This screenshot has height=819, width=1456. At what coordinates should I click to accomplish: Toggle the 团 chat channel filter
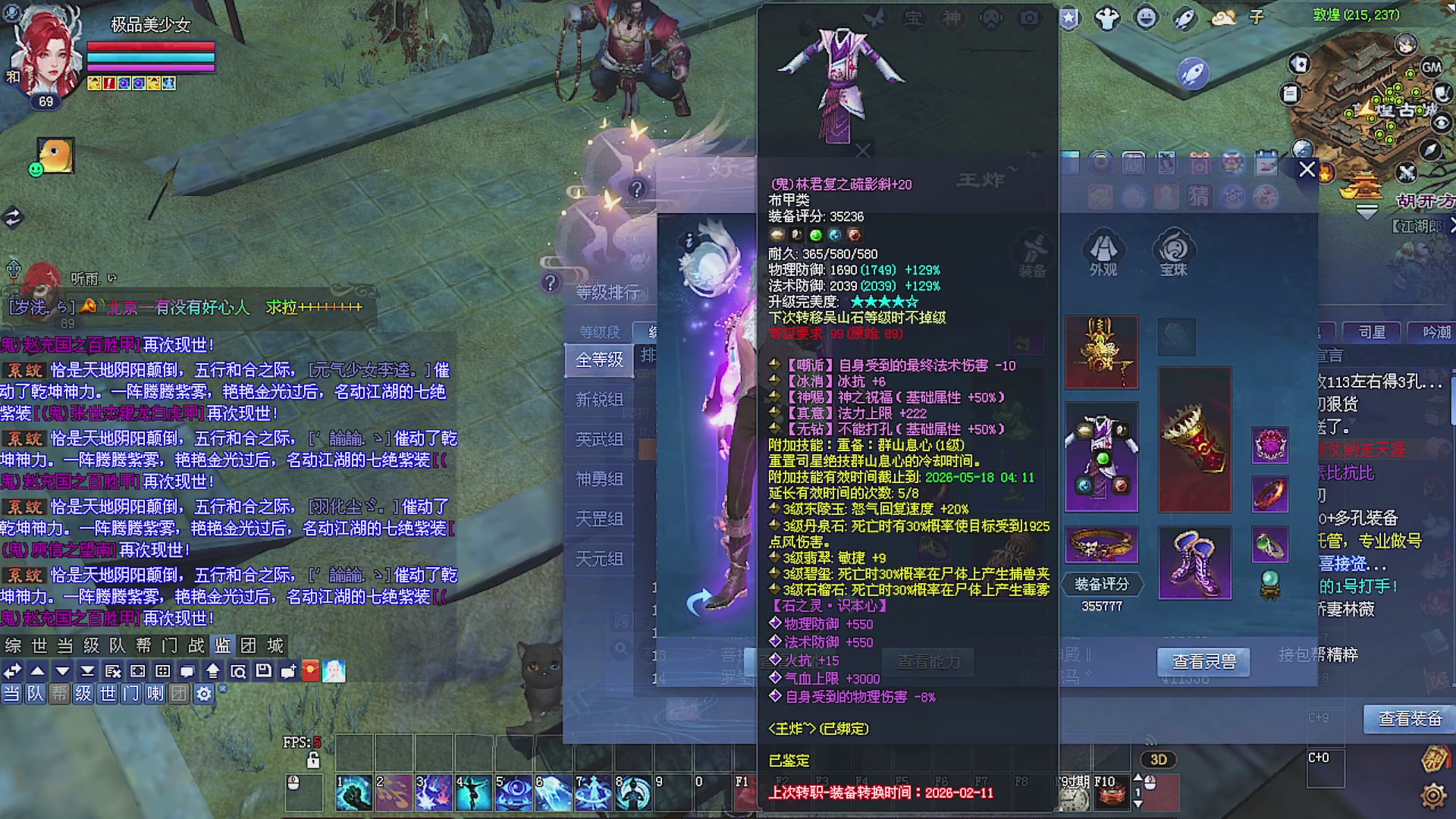tap(180, 694)
